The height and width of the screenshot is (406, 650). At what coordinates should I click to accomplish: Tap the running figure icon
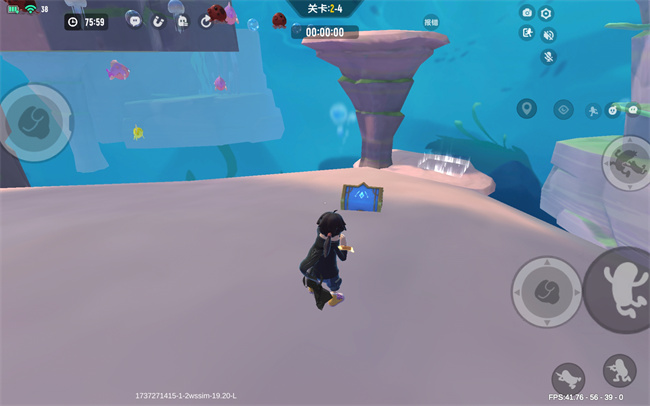592,110
